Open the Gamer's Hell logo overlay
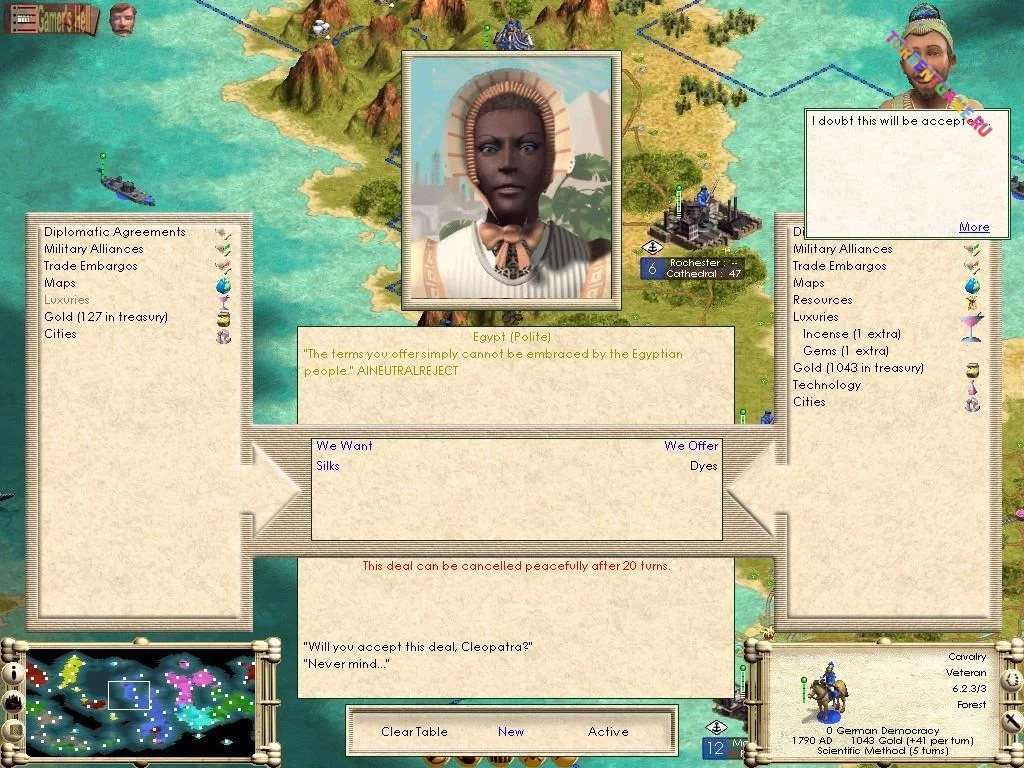 click(51, 19)
